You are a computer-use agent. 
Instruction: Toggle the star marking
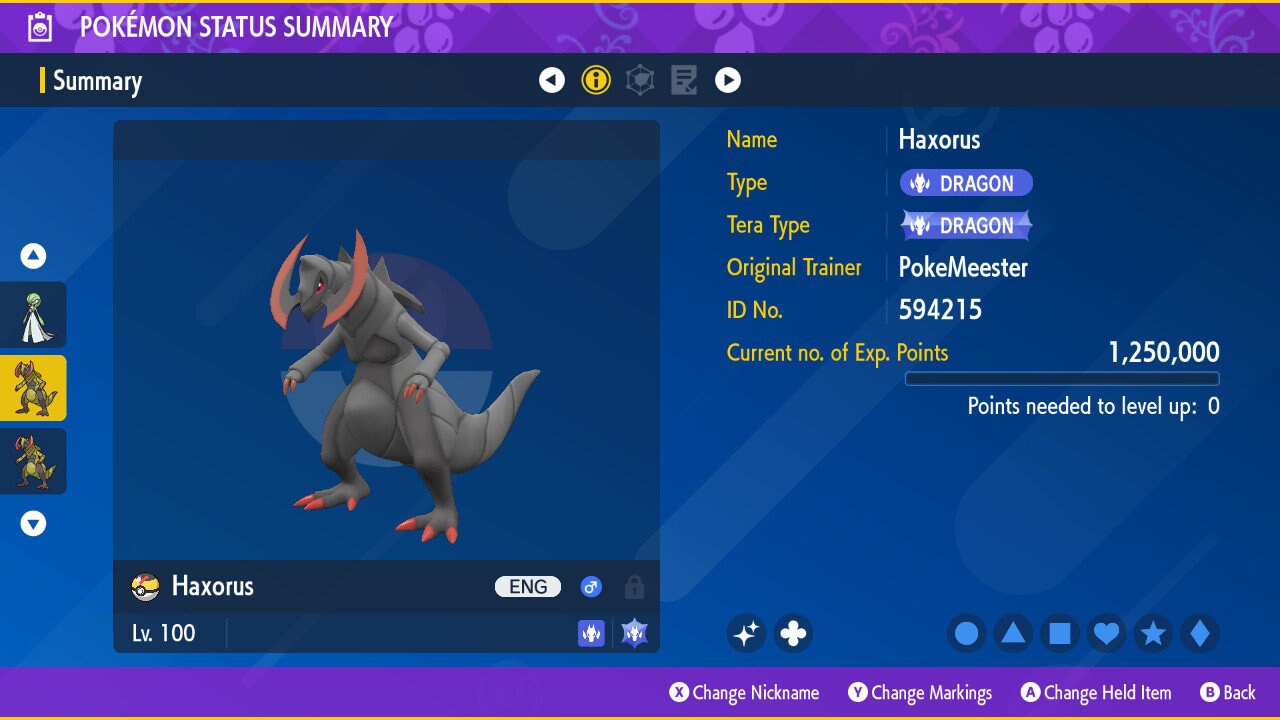click(1153, 633)
